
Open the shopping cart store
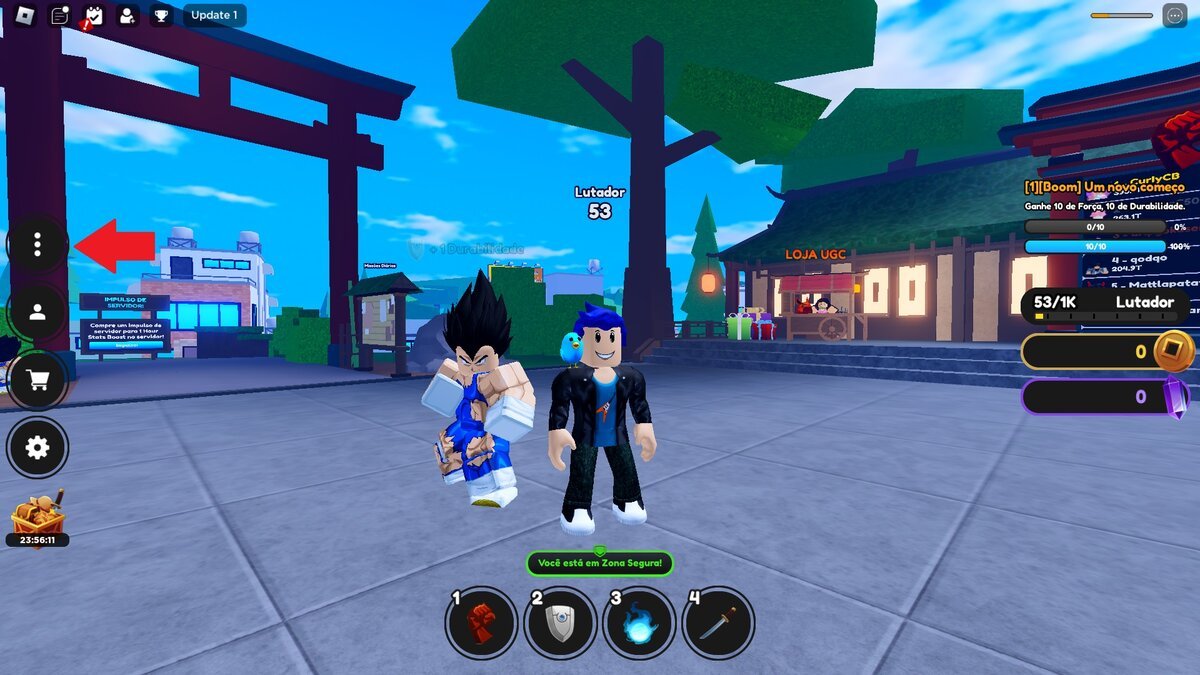click(x=37, y=380)
